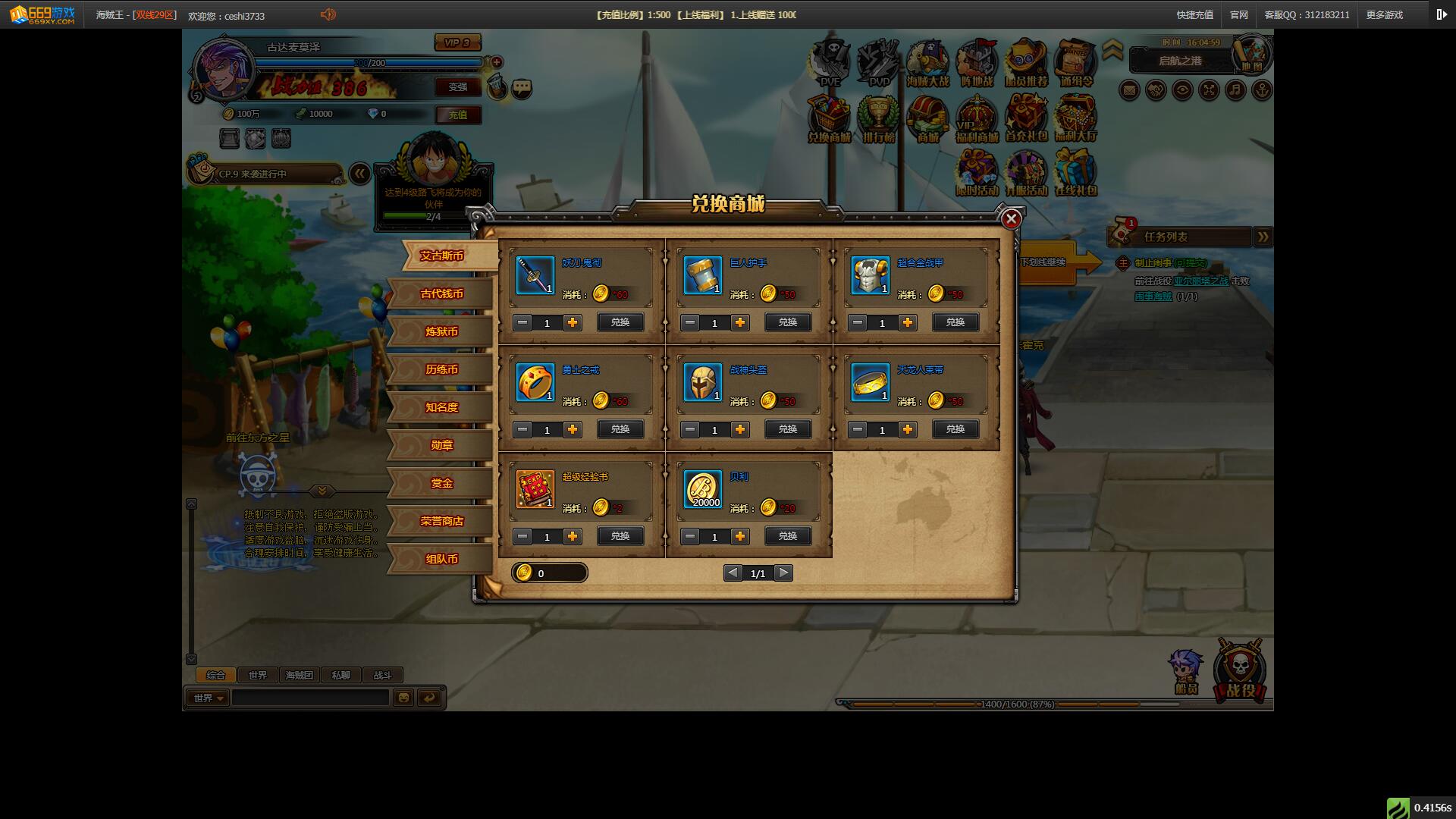Switch chat to the 世界 tab
Image resolution: width=1456 pixels, height=819 pixels.
pos(258,675)
